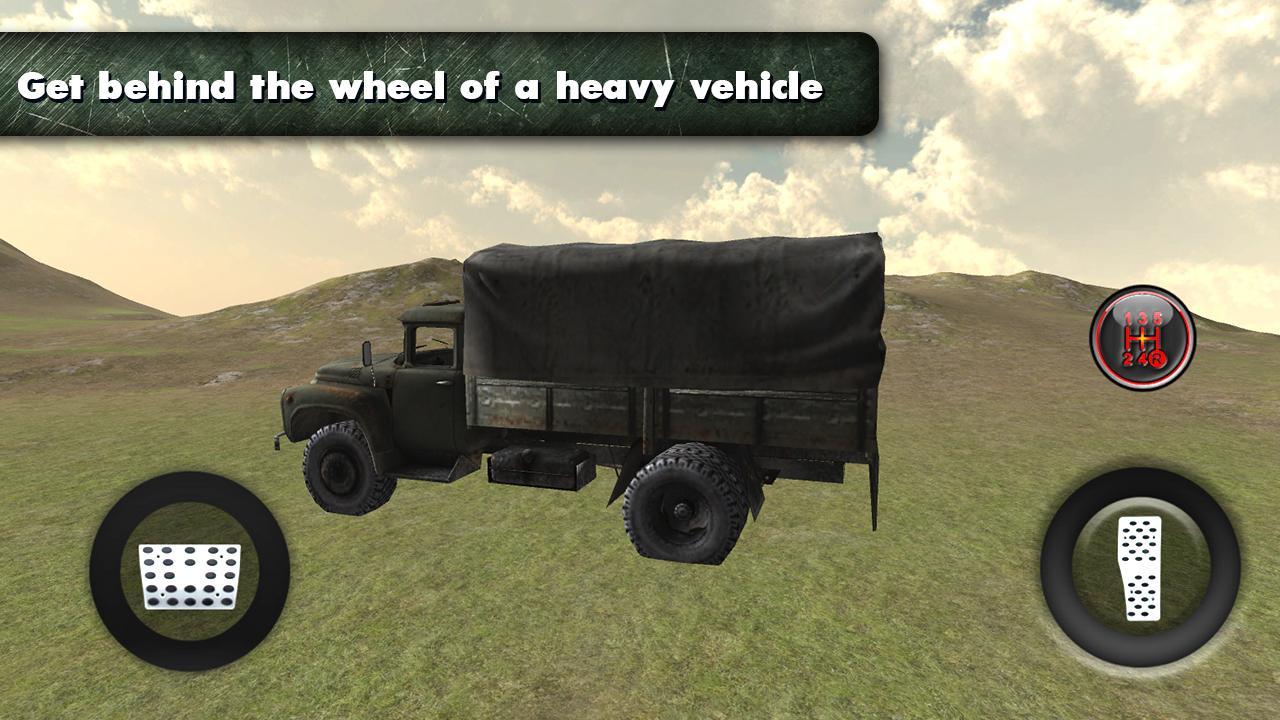Engage neutral at the shifter's center crossing
This screenshot has width=1280, height=720.
pyautogui.click(x=1143, y=338)
